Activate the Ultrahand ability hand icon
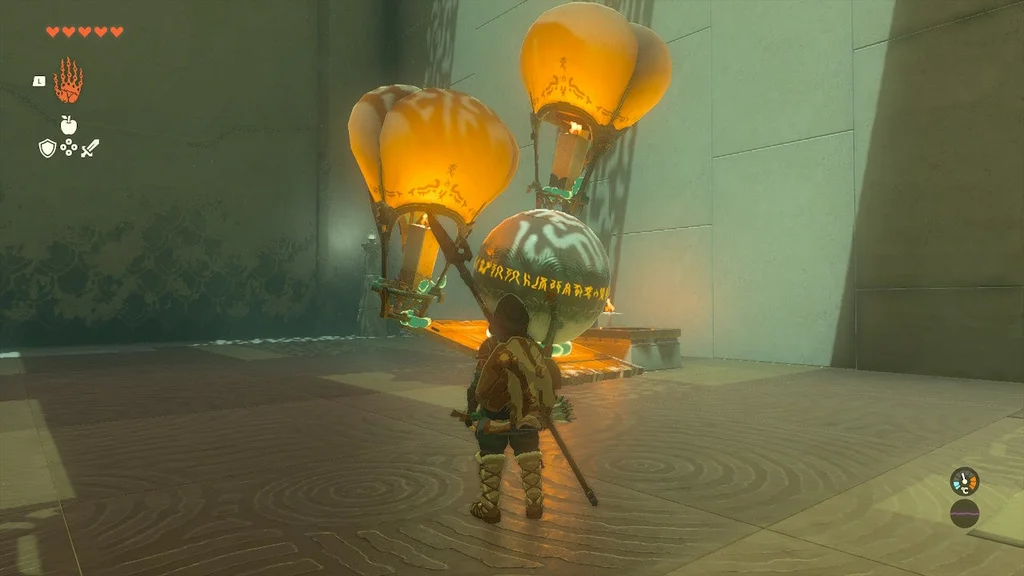Viewport: 1024px width, 576px height. click(68, 81)
